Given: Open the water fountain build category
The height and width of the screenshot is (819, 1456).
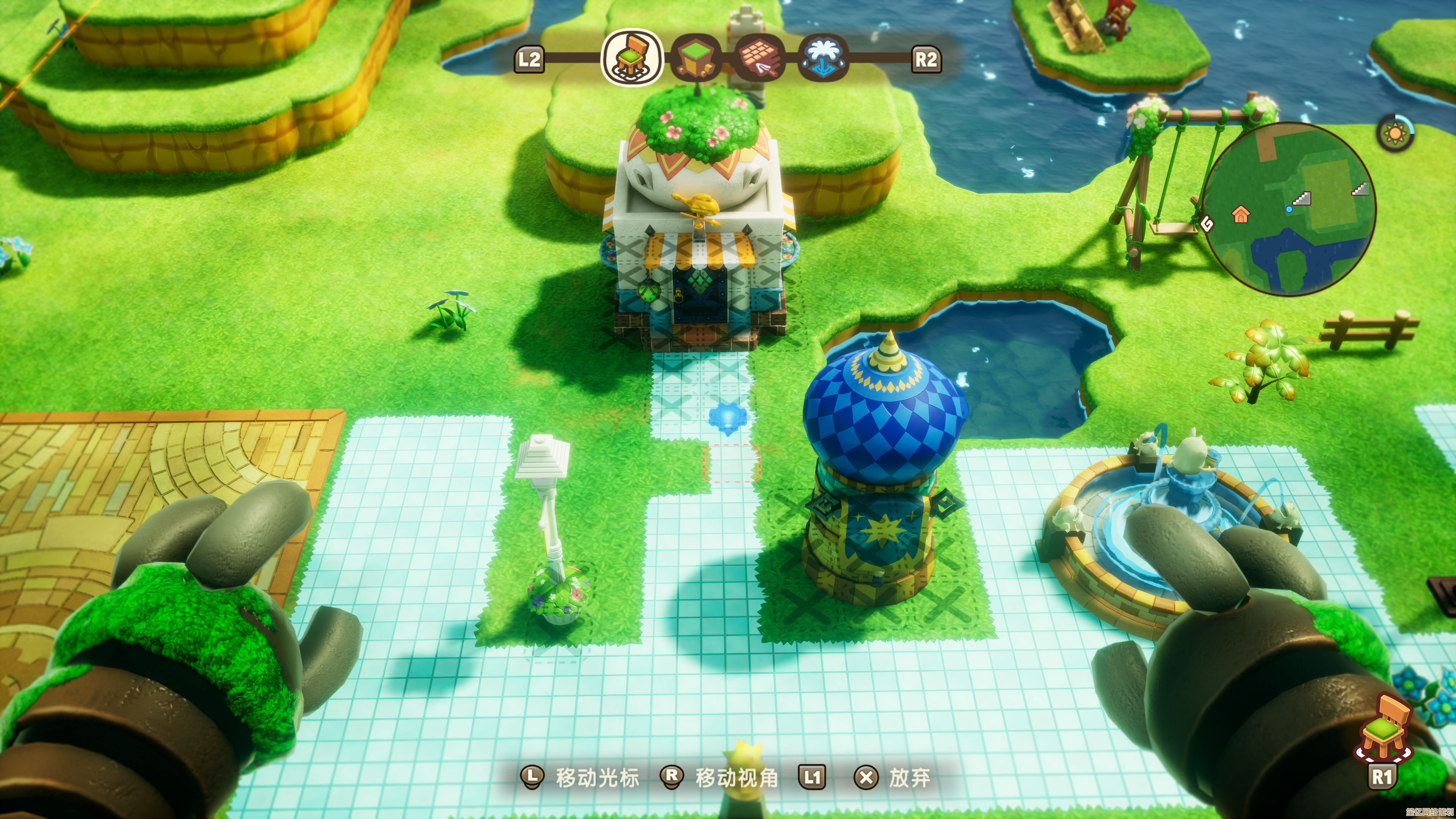Looking at the screenshot, I should tap(823, 58).
